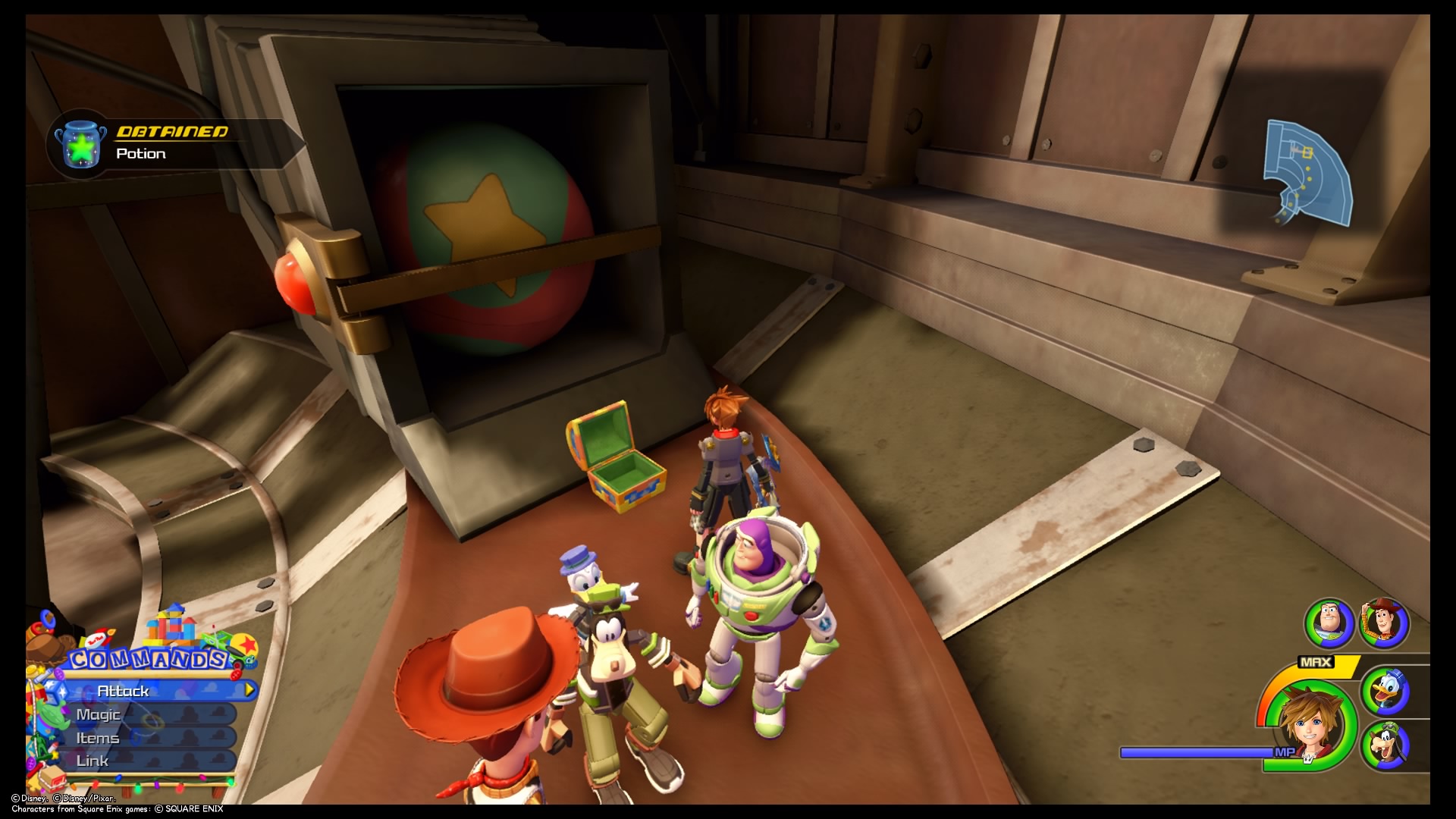Select Buzz Lightyear's party member portrait
The height and width of the screenshot is (819, 1456).
click(1327, 623)
